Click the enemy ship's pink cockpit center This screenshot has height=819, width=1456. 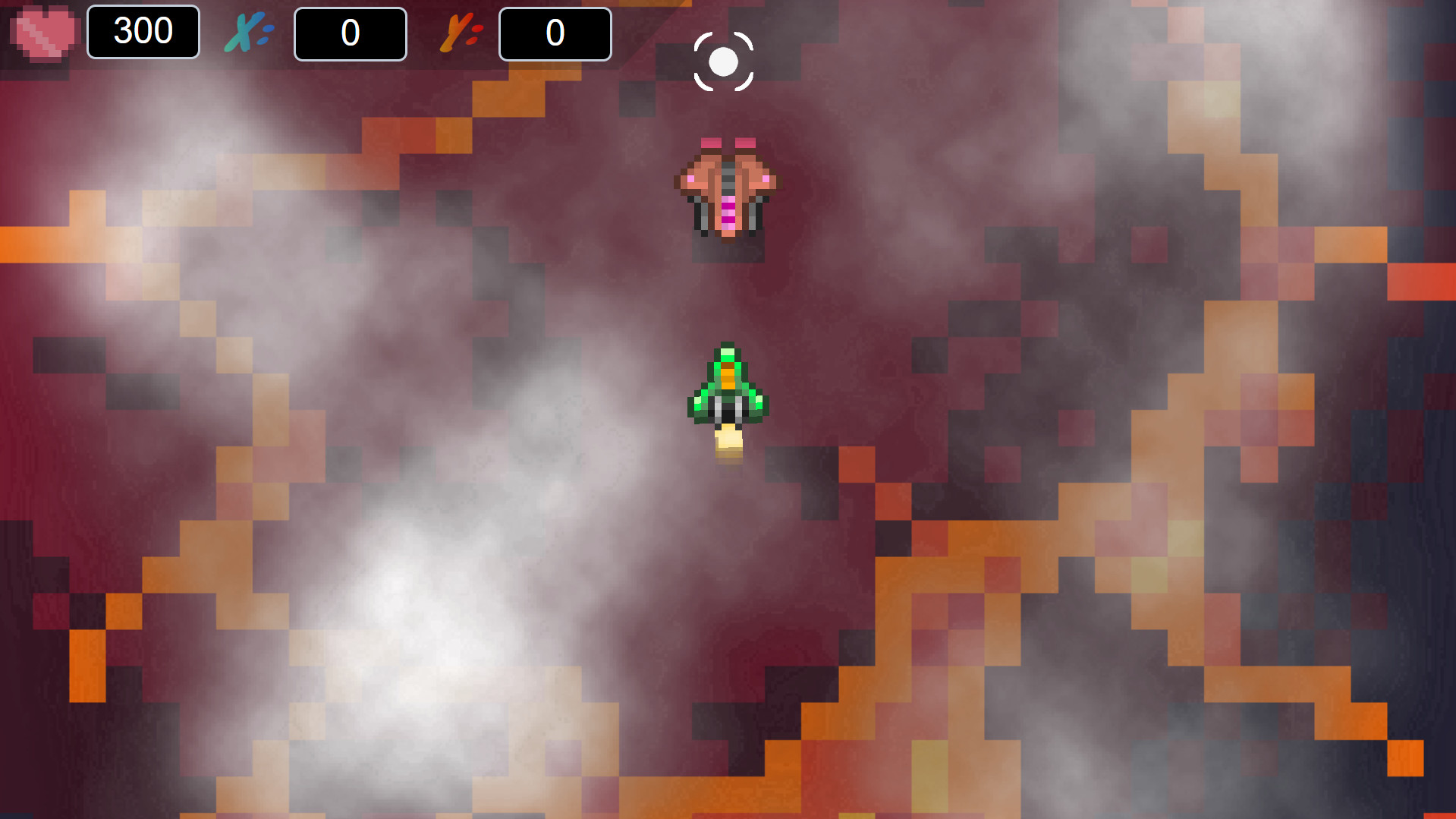727,213
